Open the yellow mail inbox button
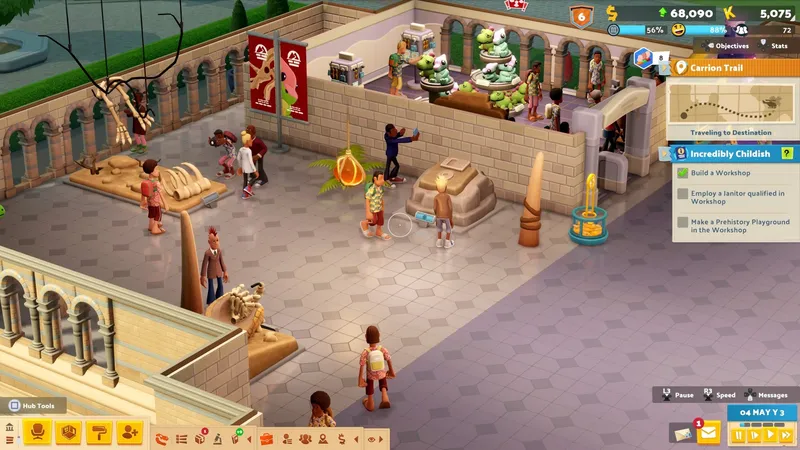 [x=709, y=432]
